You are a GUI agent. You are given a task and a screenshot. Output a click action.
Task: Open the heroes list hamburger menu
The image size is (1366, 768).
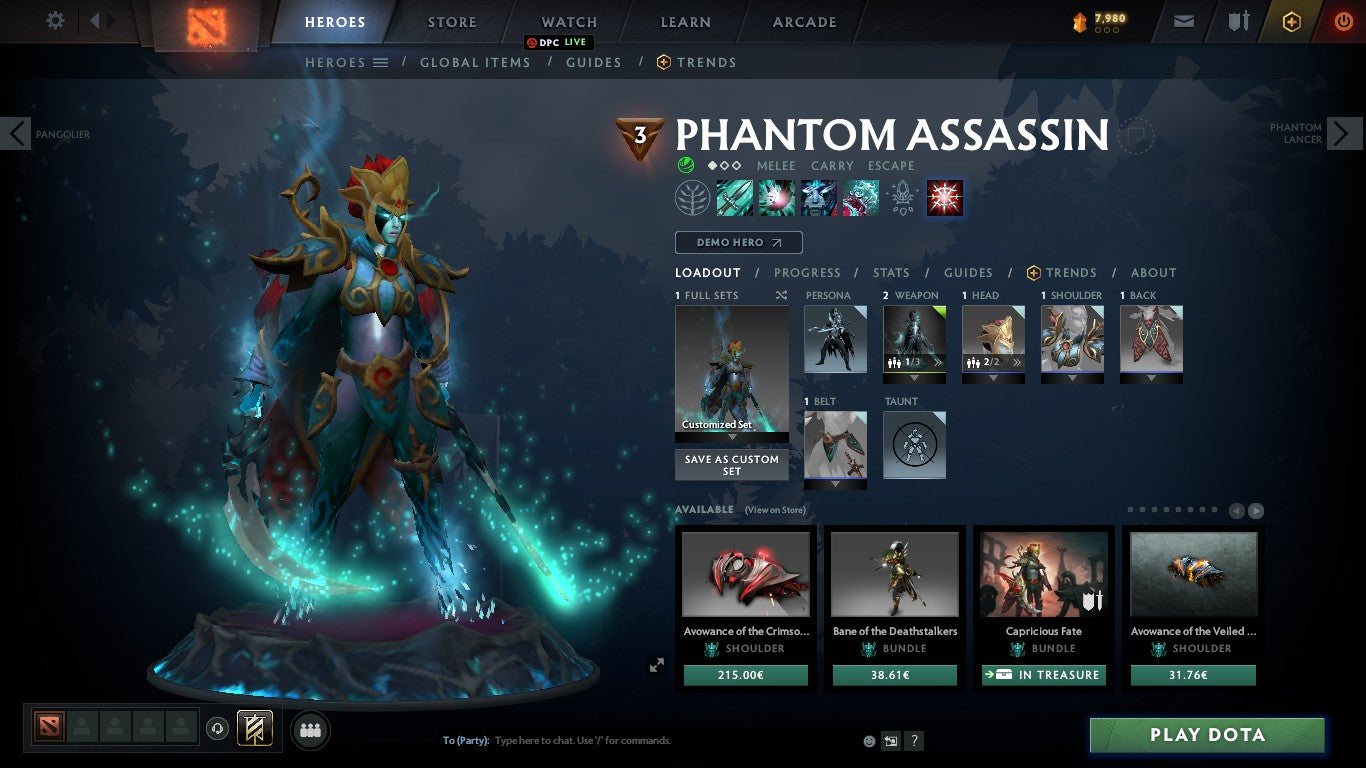[x=378, y=62]
